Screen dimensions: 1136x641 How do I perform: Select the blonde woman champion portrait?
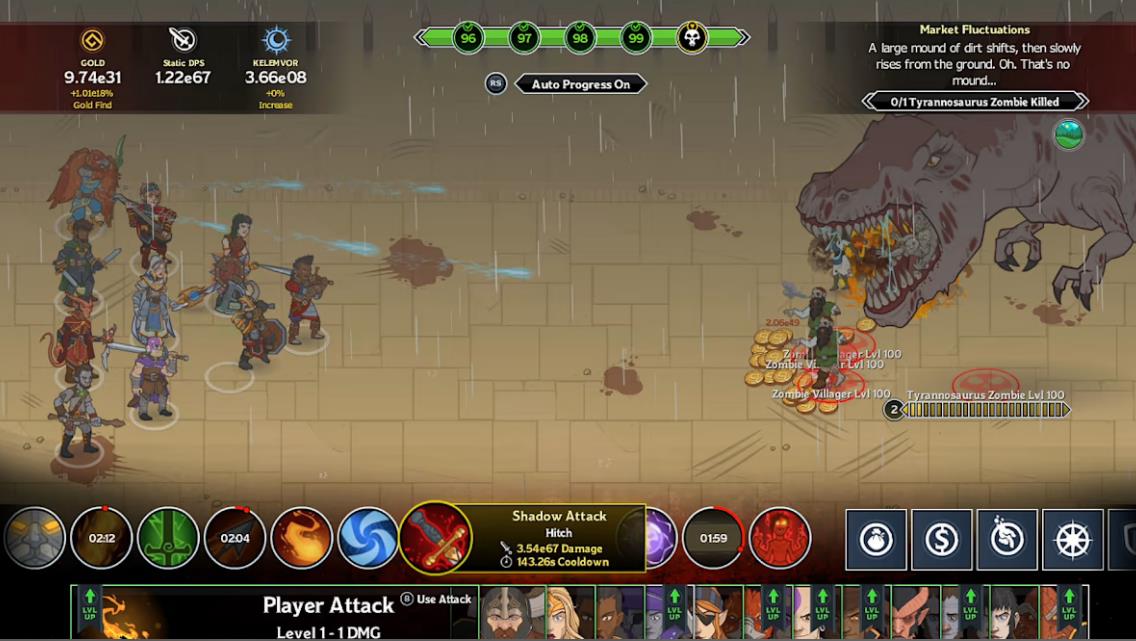pyautogui.click(x=561, y=612)
